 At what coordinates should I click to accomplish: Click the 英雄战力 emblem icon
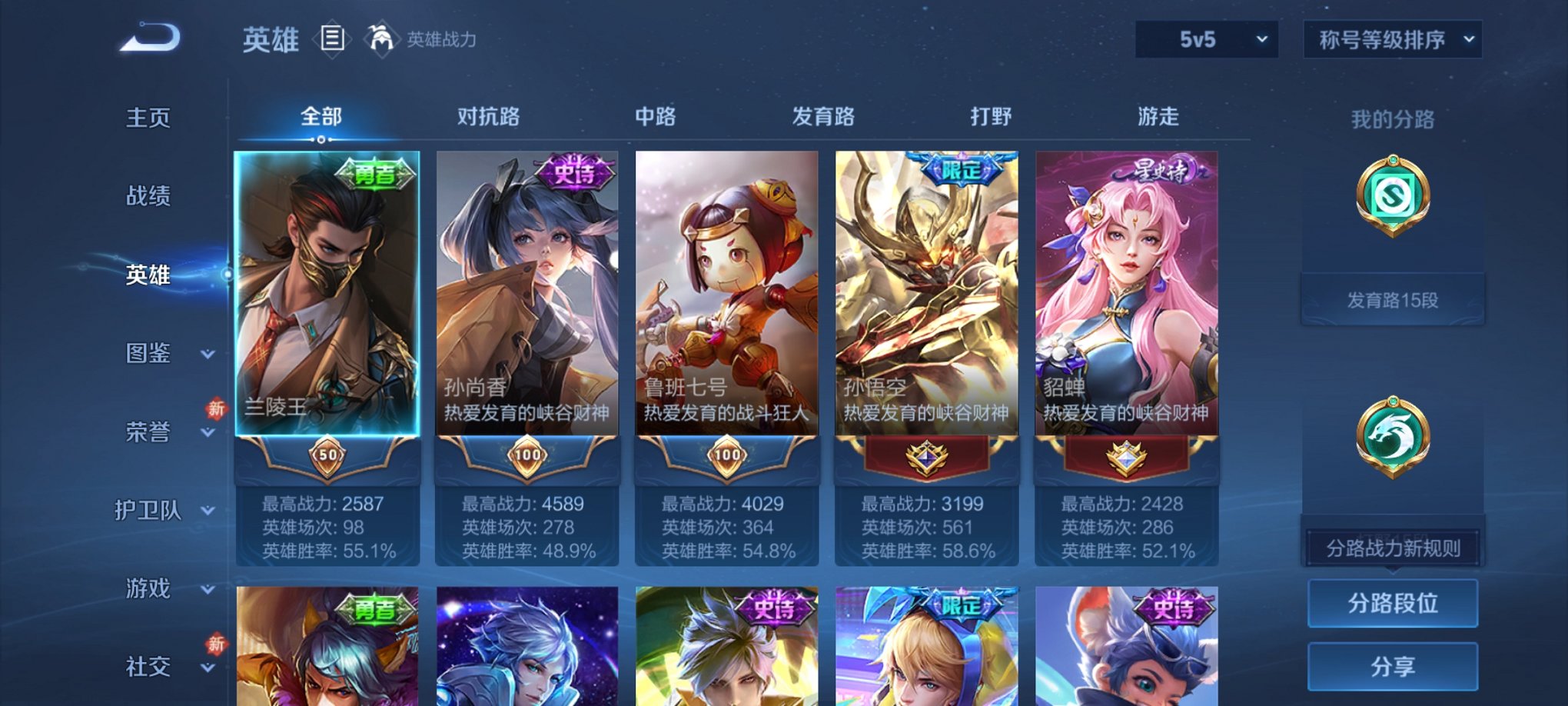(381, 37)
